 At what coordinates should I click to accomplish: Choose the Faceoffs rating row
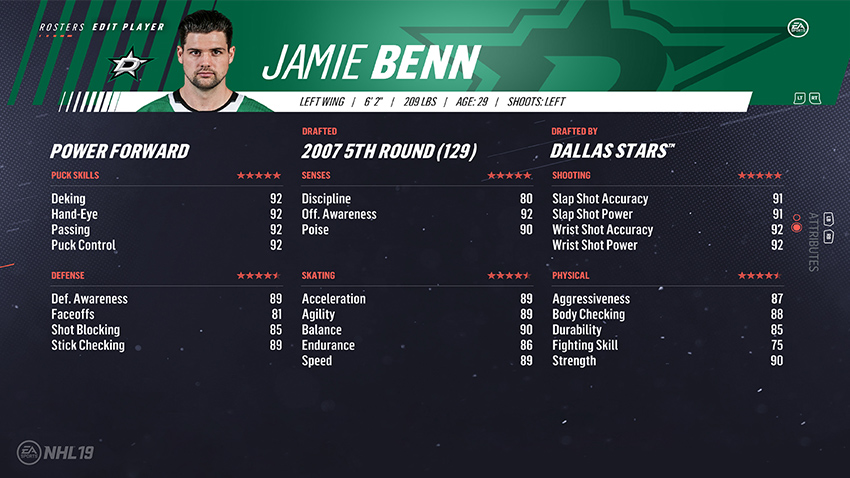tap(166, 314)
